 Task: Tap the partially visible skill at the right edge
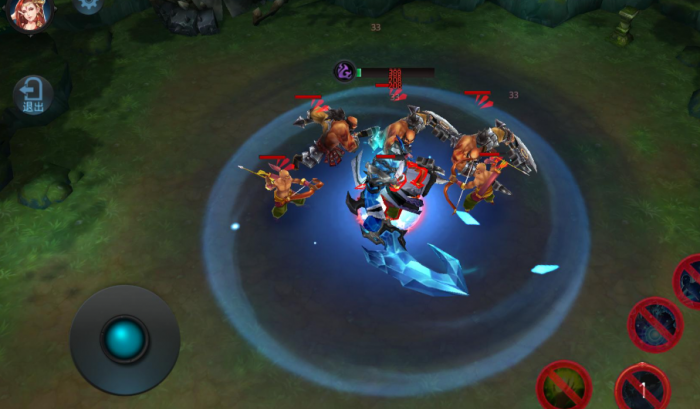click(690, 280)
